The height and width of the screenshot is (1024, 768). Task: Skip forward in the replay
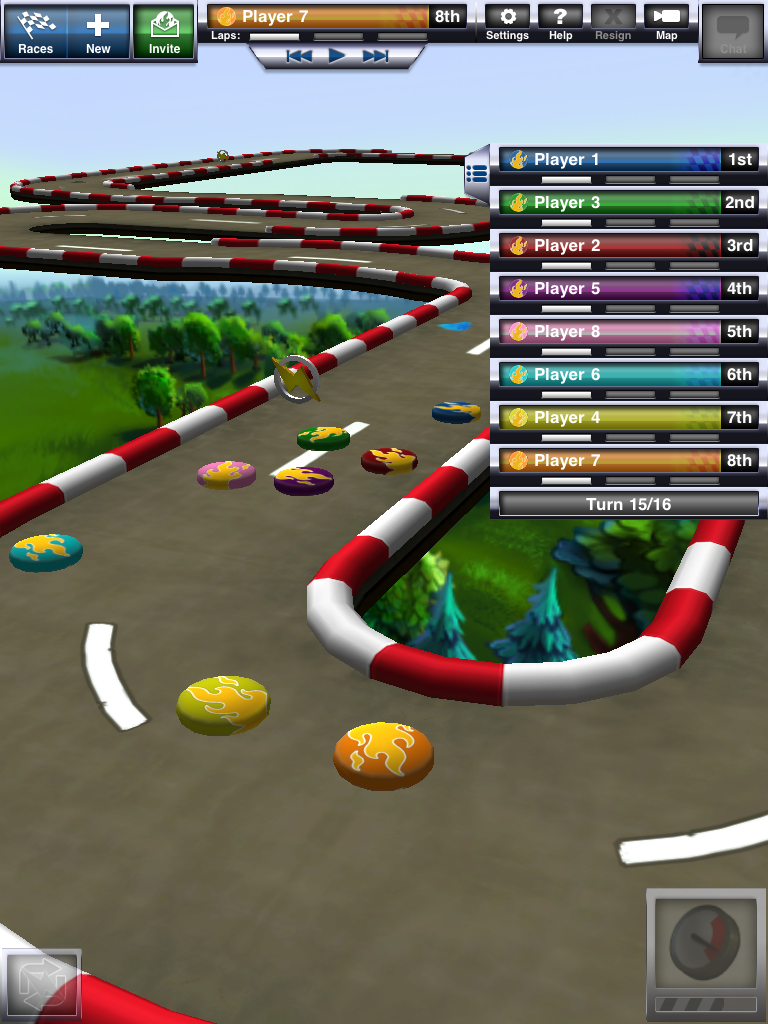pos(375,56)
